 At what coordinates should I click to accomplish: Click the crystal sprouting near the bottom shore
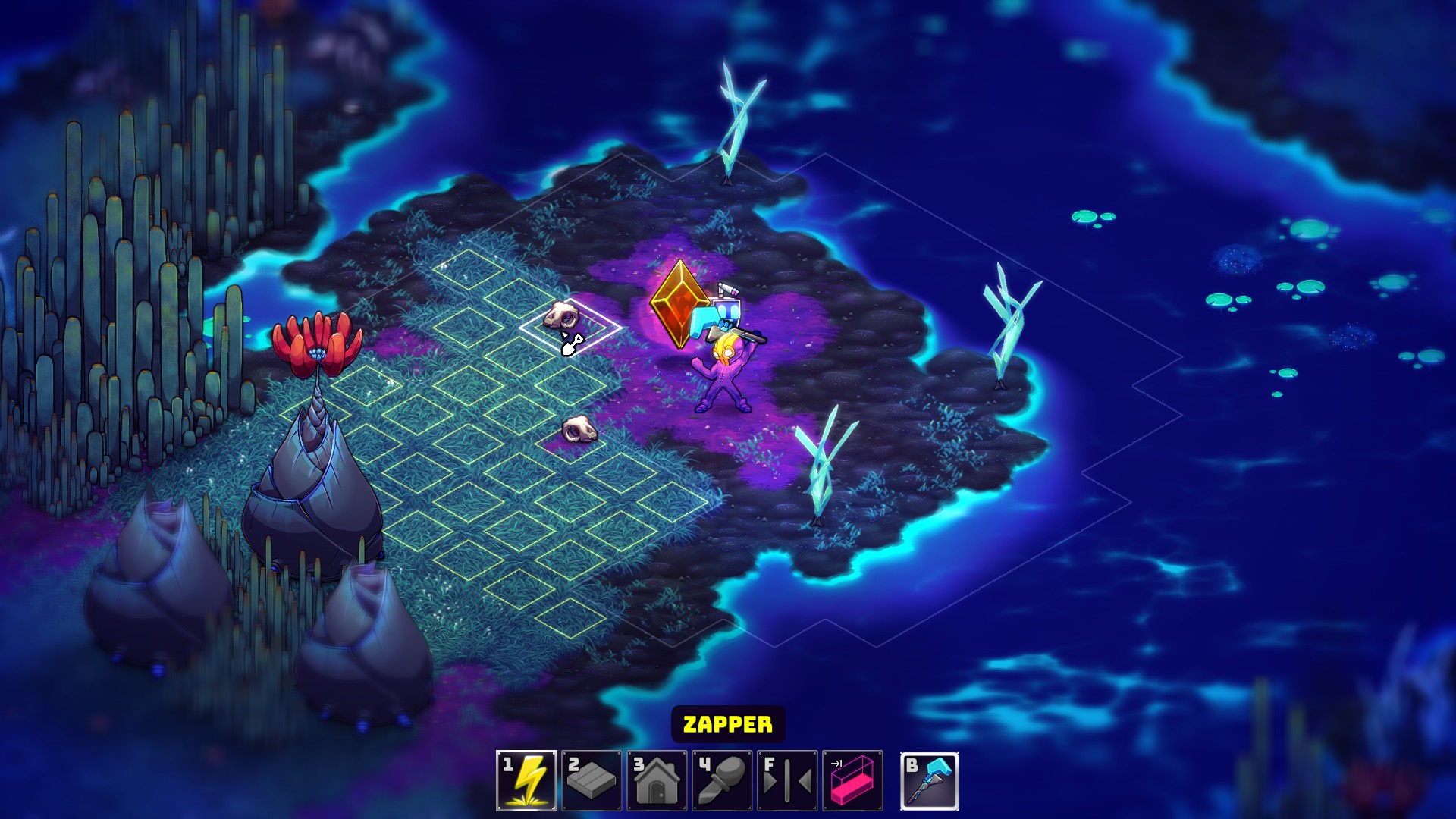tap(823, 470)
